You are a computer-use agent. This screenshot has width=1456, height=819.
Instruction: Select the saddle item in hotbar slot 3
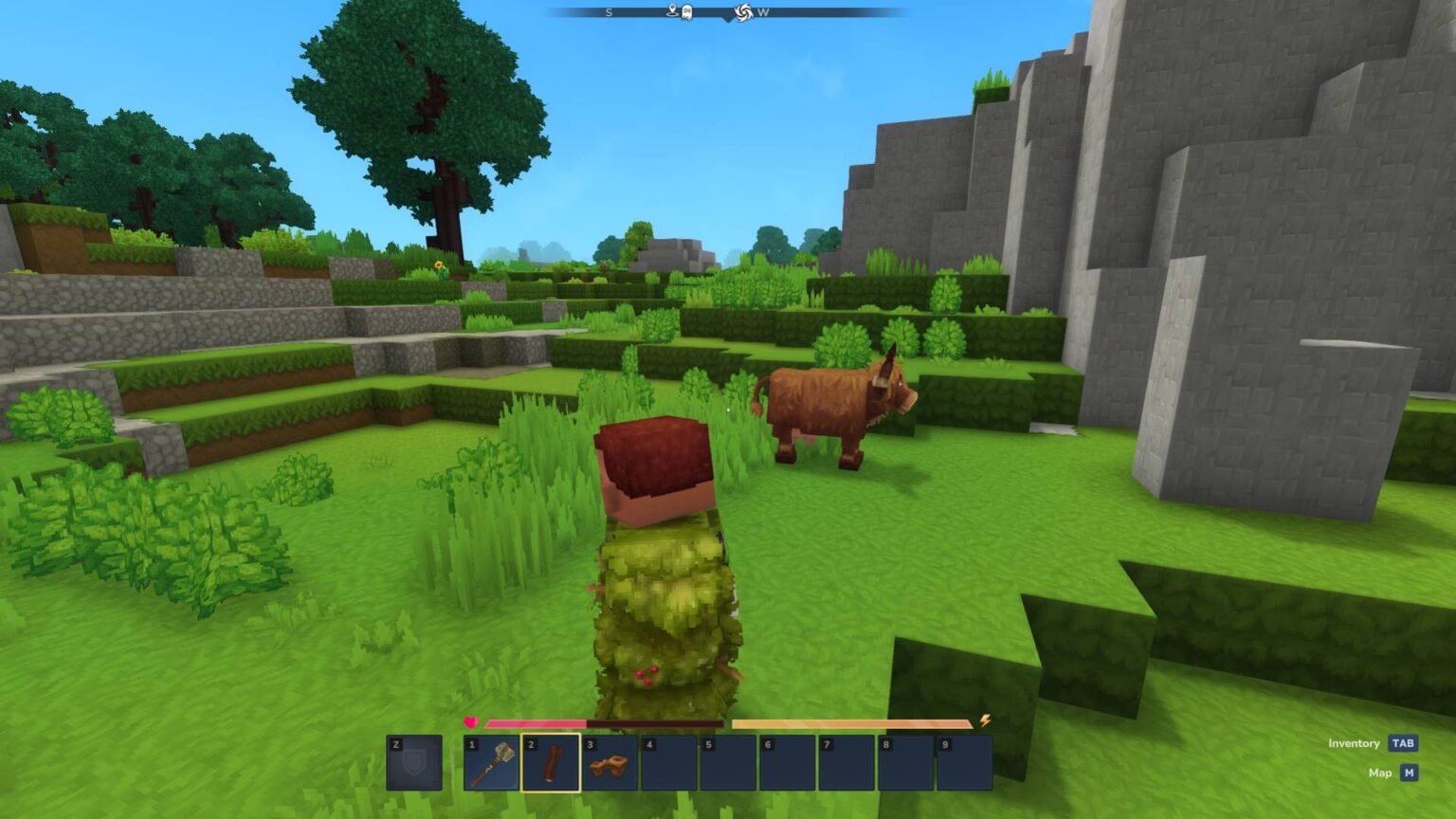(609, 760)
